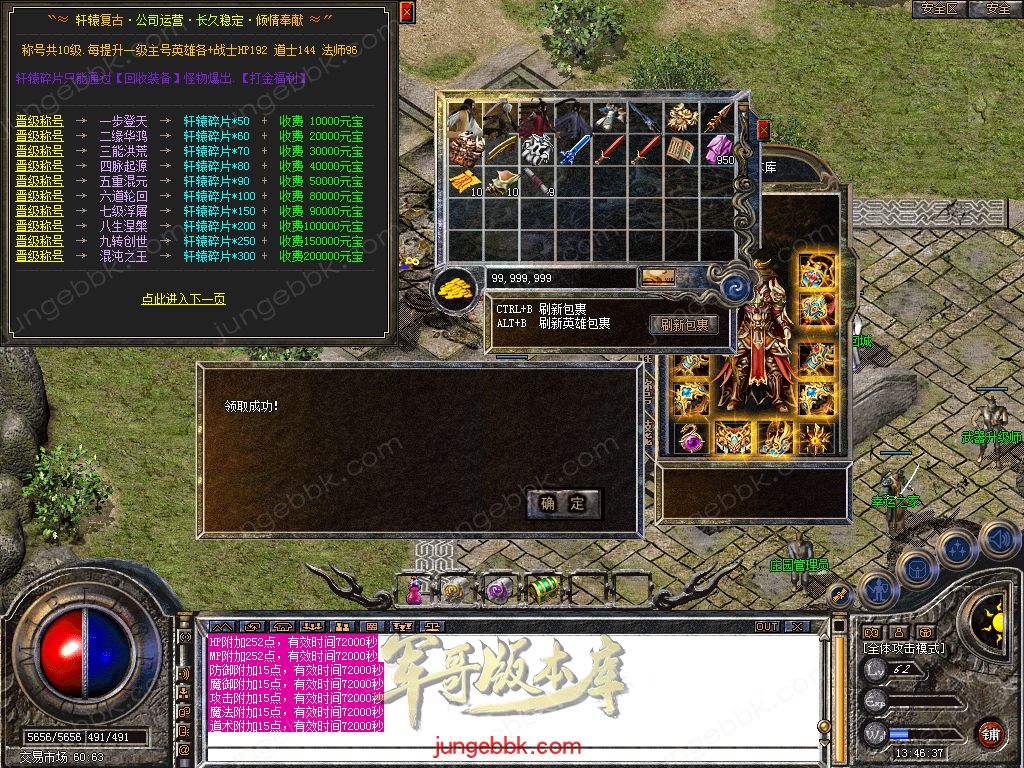Click the OUT button above the chat
This screenshot has height=768, width=1024.
766,626
